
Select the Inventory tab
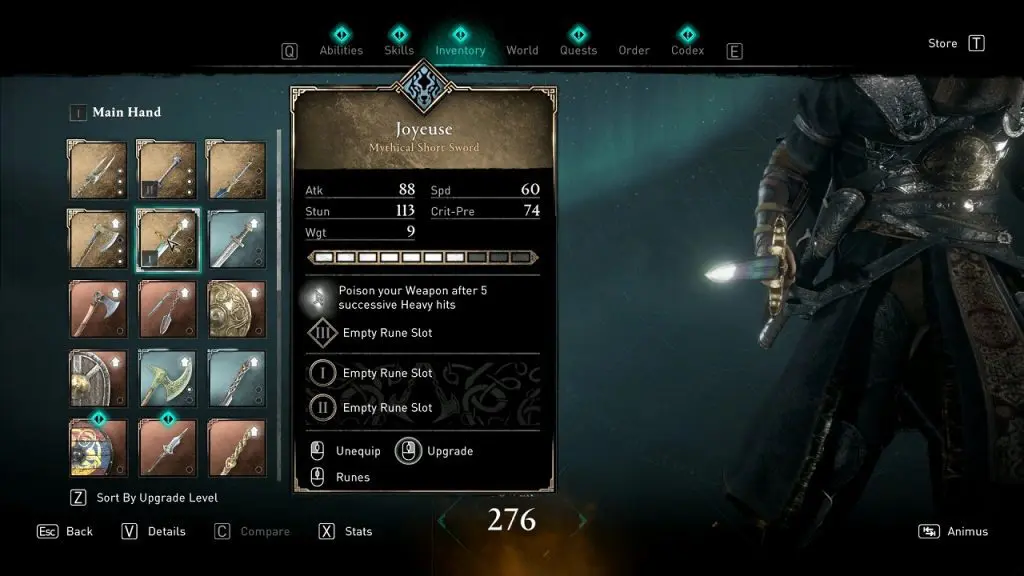460,50
